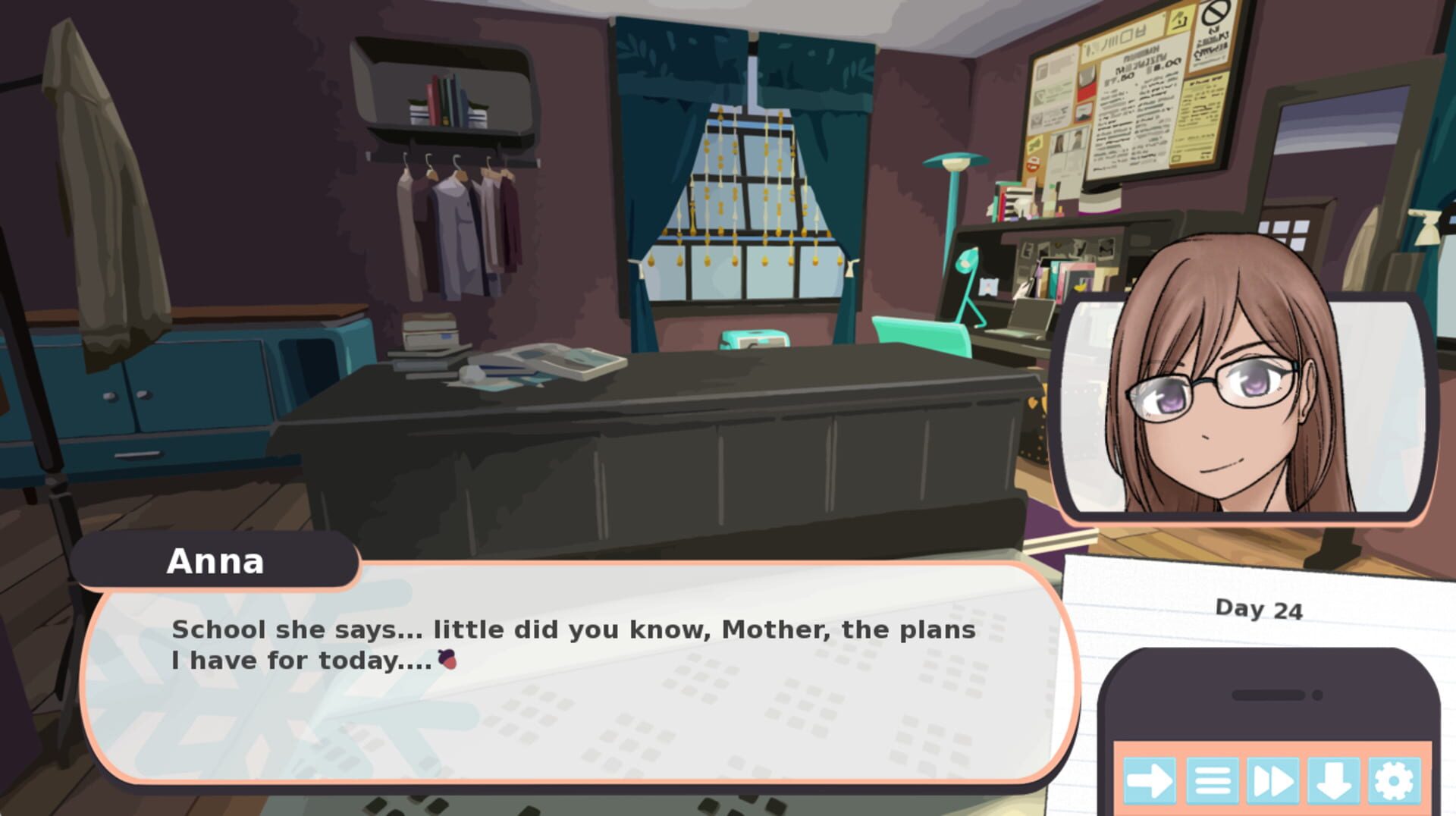Click the acorn emoji at the end of Anna's line
The width and height of the screenshot is (1456, 816).
[x=447, y=660]
